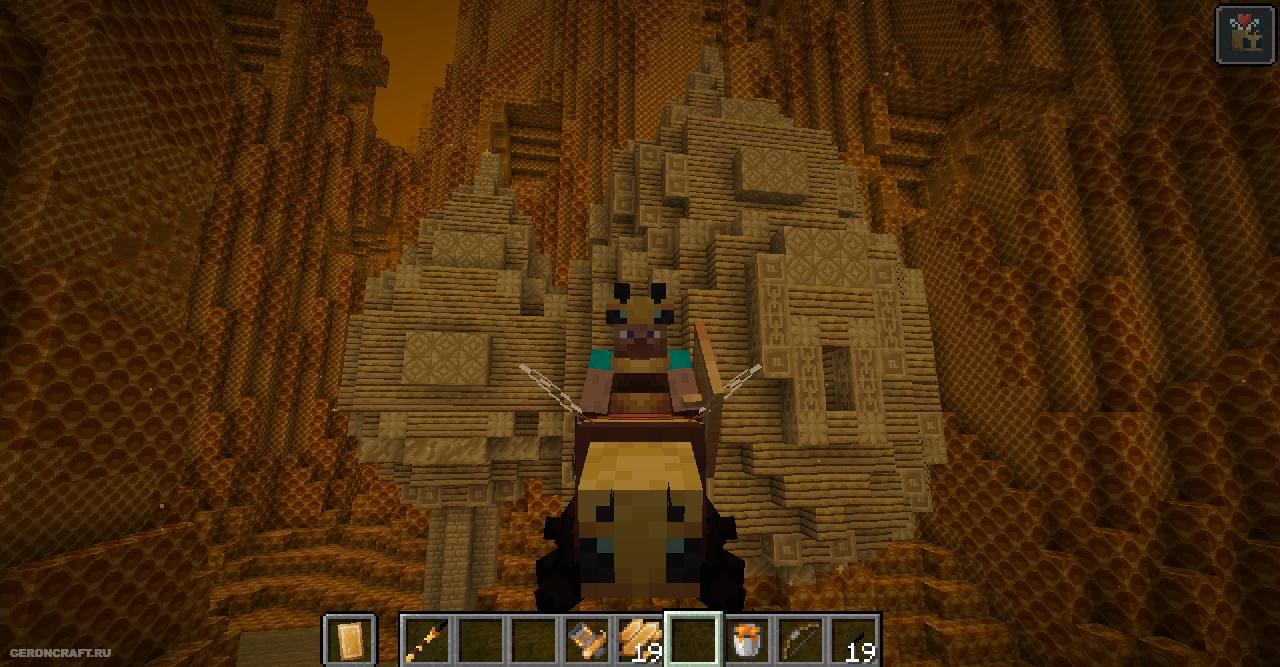The image size is (1280, 667).
Task: Select the last hotbar slot with 19 items
Action: pyautogui.click(x=854, y=640)
